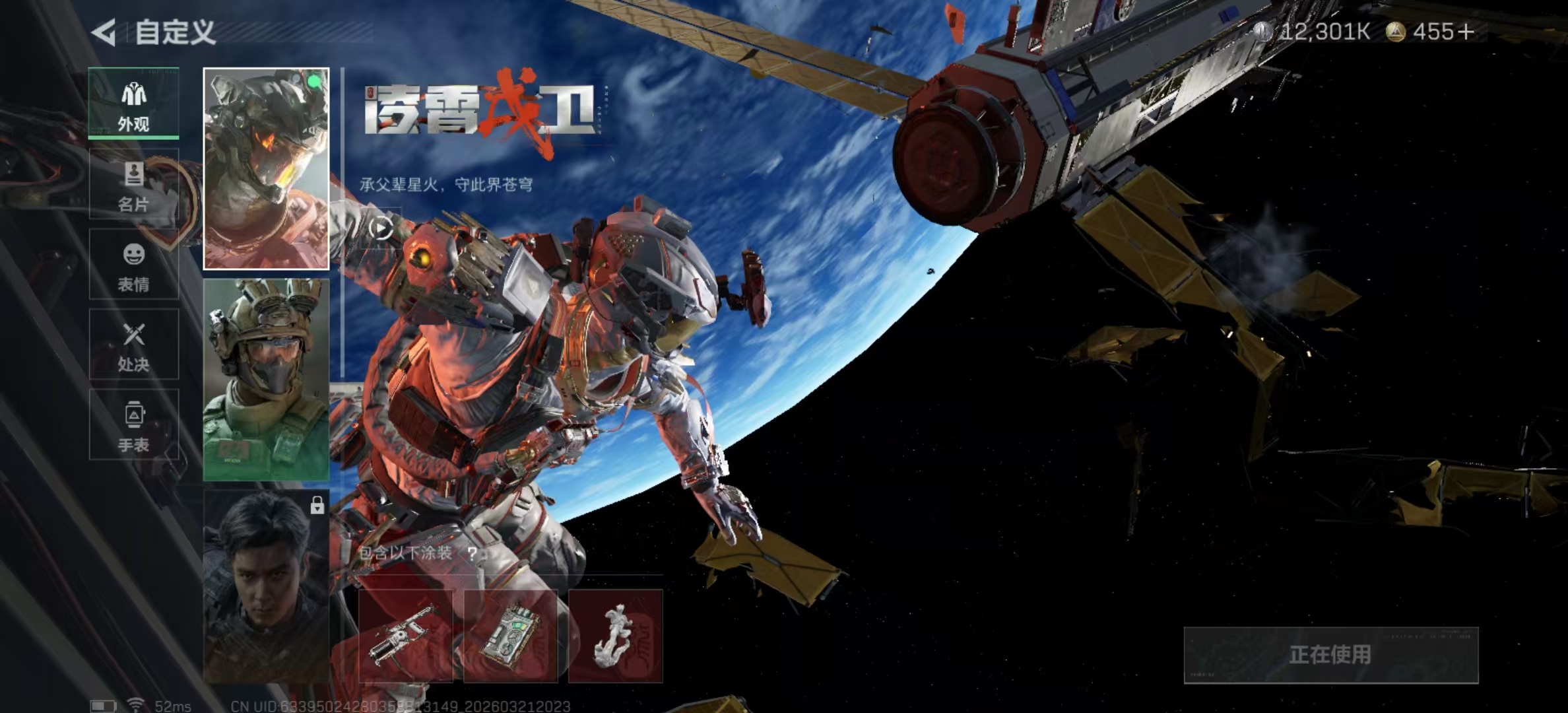Select the 表情 emote tab
The height and width of the screenshot is (713, 1568).
click(x=134, y=265)
